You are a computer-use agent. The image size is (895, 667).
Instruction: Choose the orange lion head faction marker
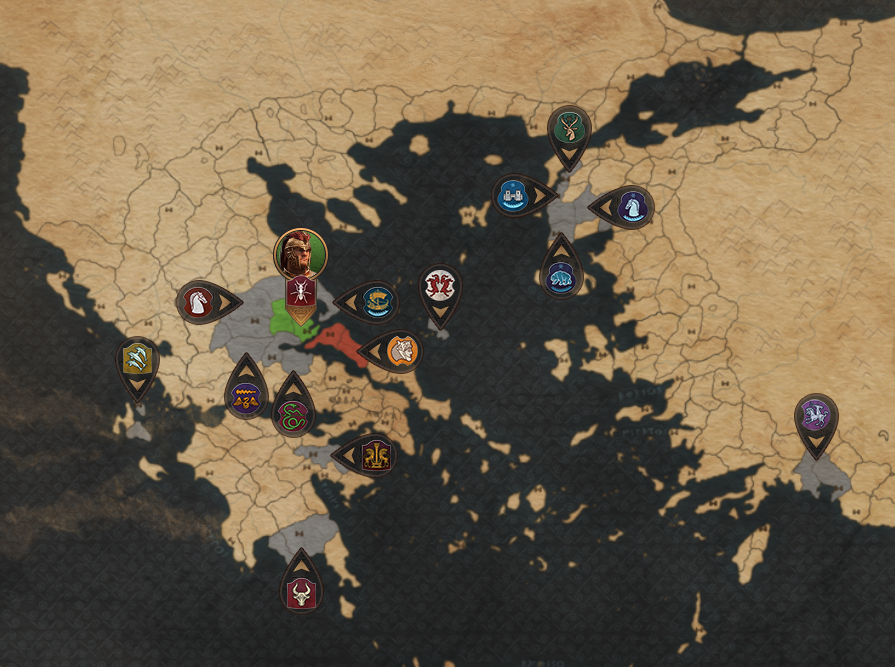point(401,351)
